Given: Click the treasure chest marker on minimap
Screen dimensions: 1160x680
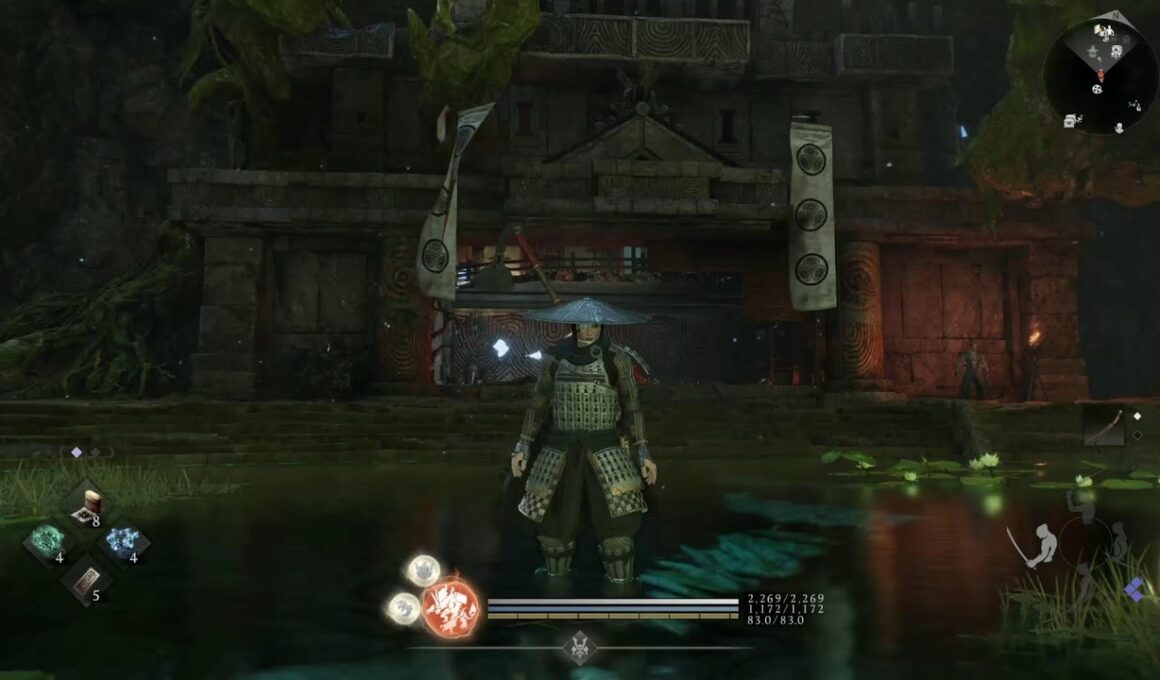Looking at the screenshot, I should point(1070,119).
